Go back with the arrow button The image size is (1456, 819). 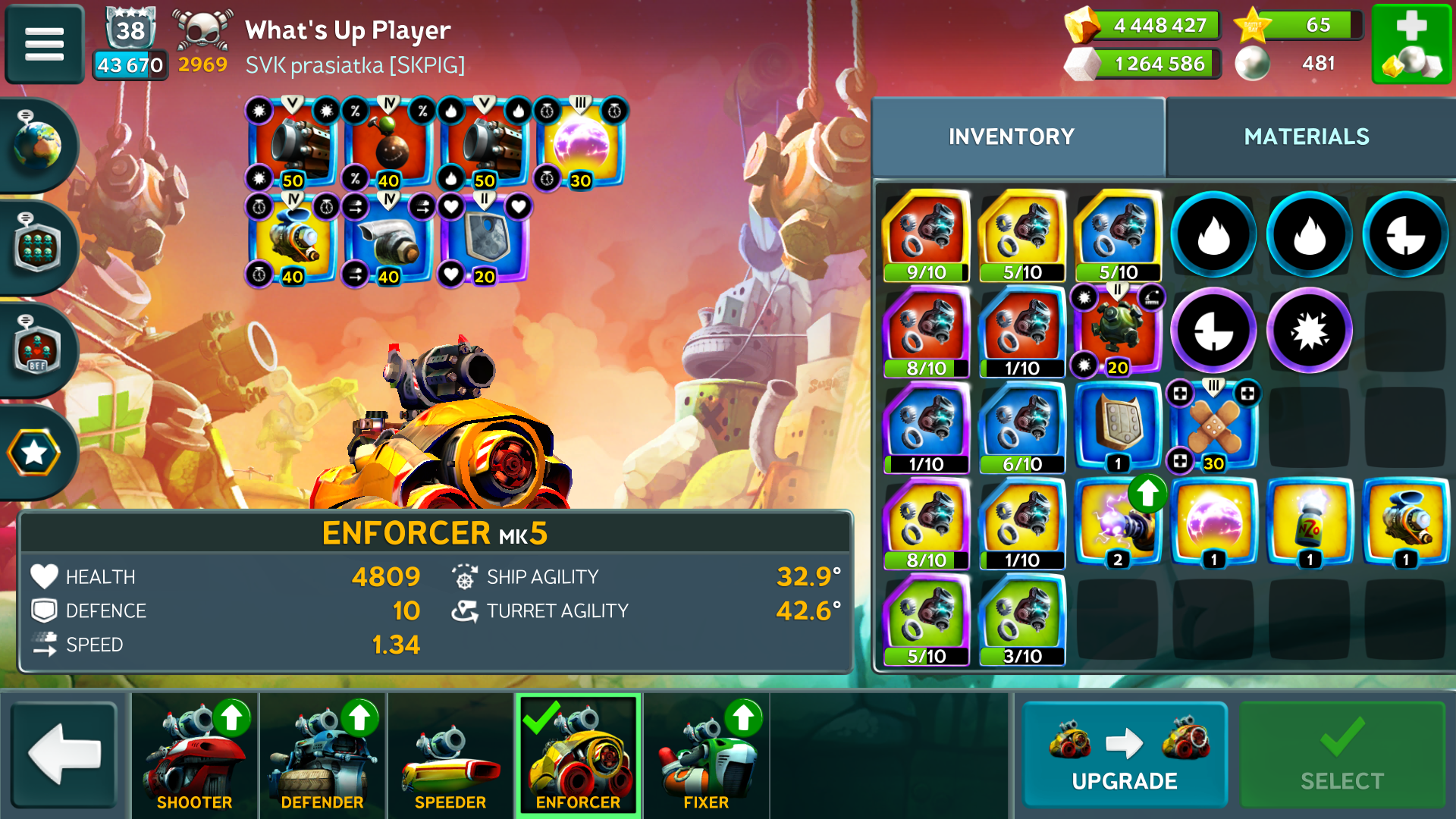(64, 755)
